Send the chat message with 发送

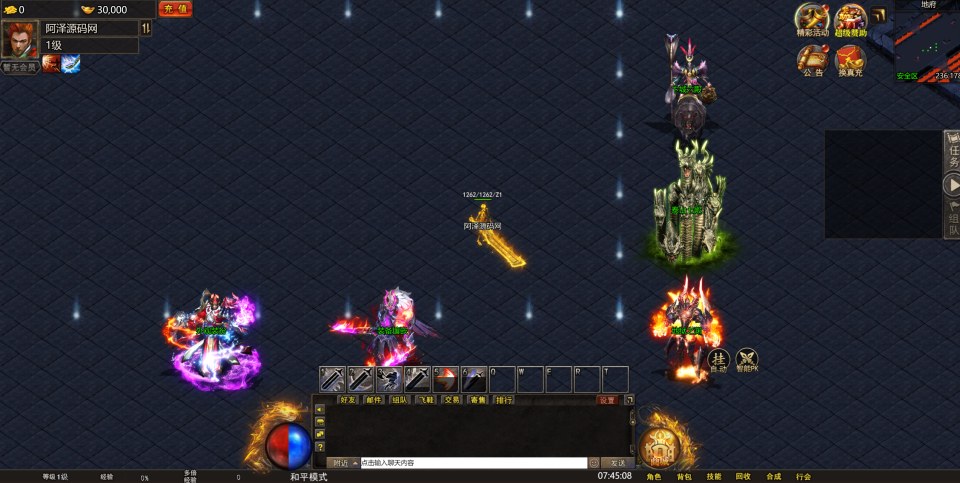pos(617,463)
